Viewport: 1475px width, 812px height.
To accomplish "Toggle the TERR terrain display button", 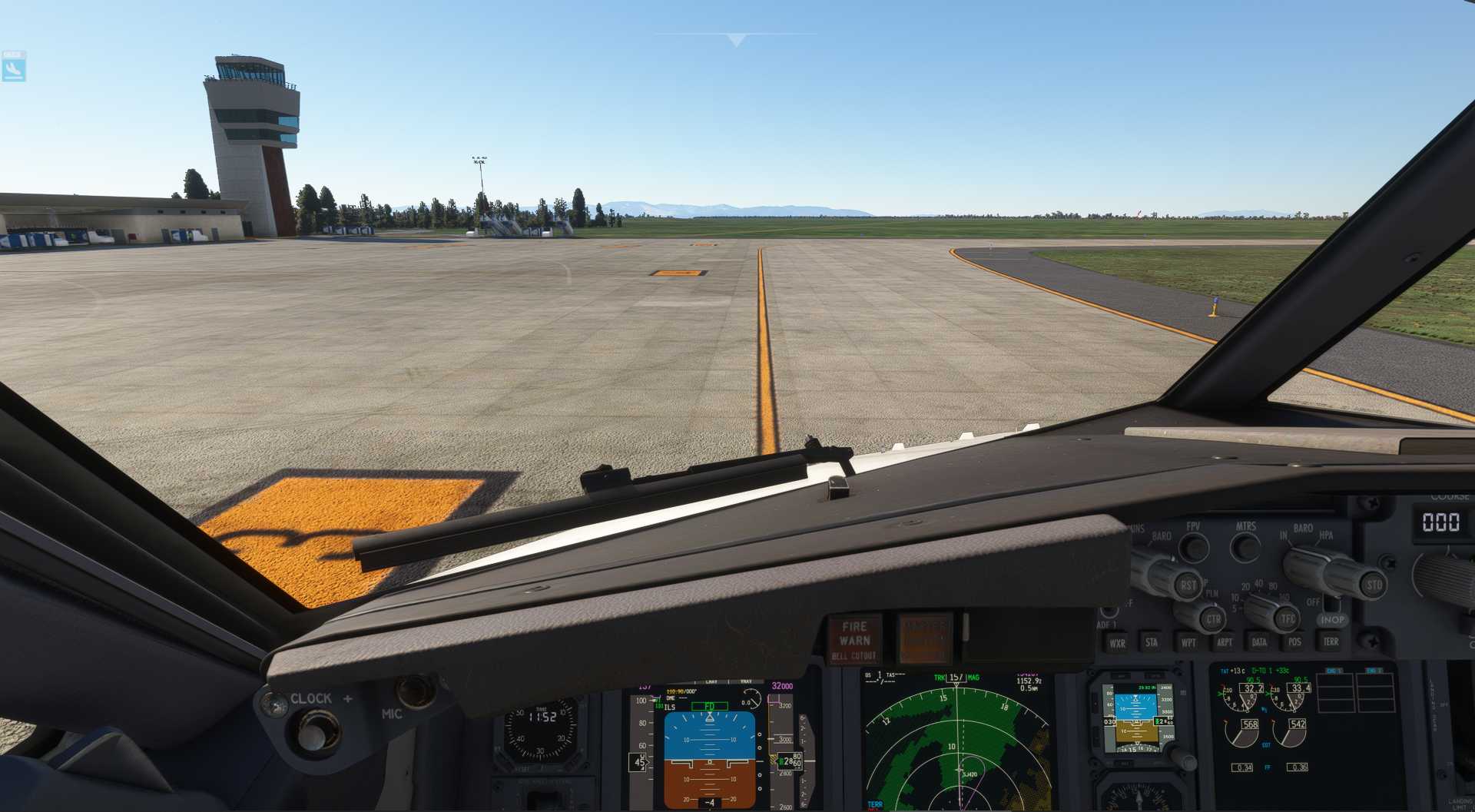I will tap(1331, 641).
